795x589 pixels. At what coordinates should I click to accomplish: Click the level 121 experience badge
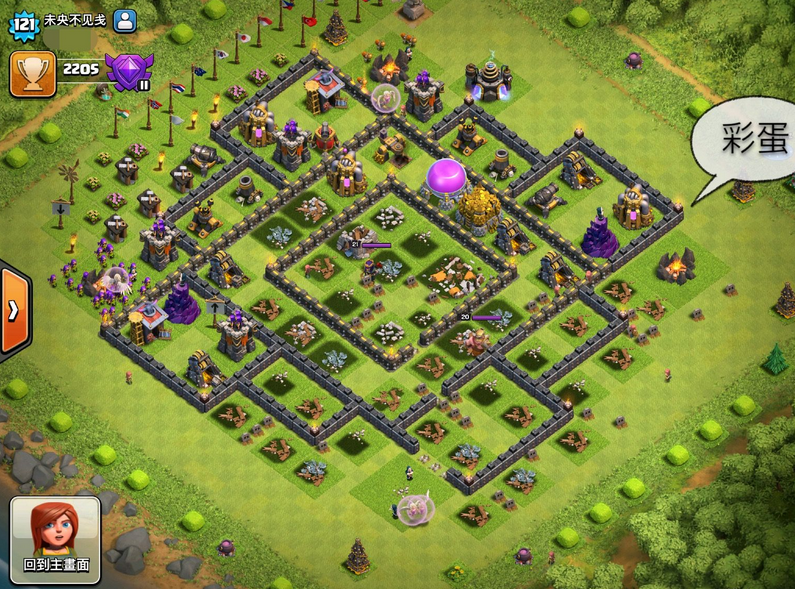click(25, 21)
